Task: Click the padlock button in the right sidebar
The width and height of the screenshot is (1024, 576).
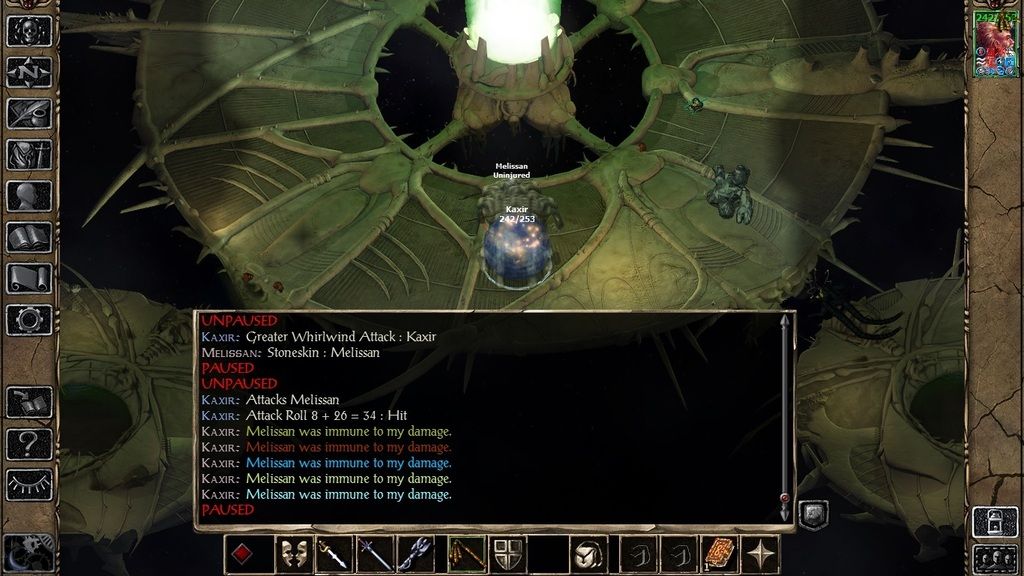Action: [x=996, y=521]
